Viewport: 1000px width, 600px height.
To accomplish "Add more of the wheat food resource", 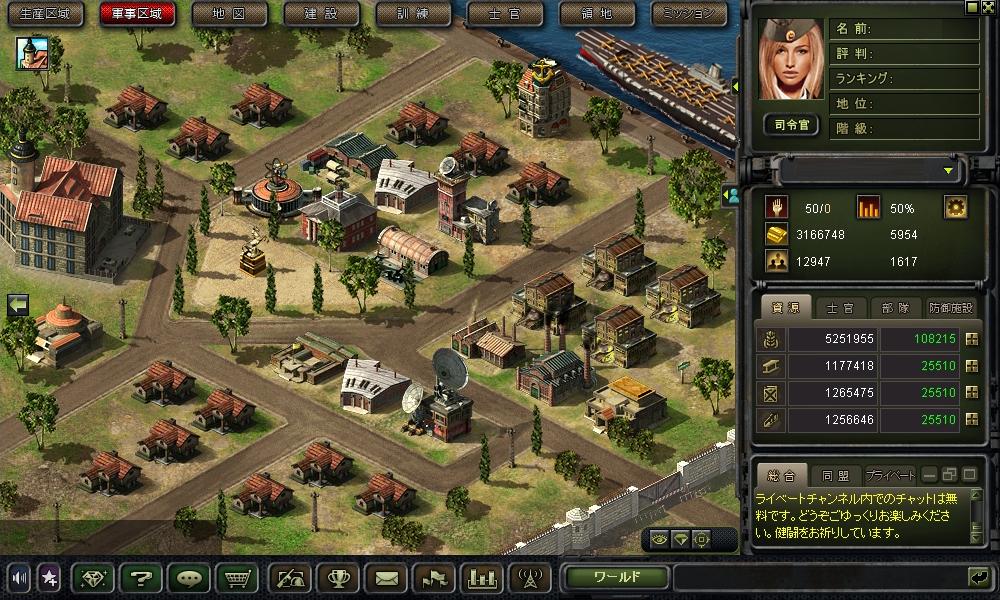I will (970, 339).
